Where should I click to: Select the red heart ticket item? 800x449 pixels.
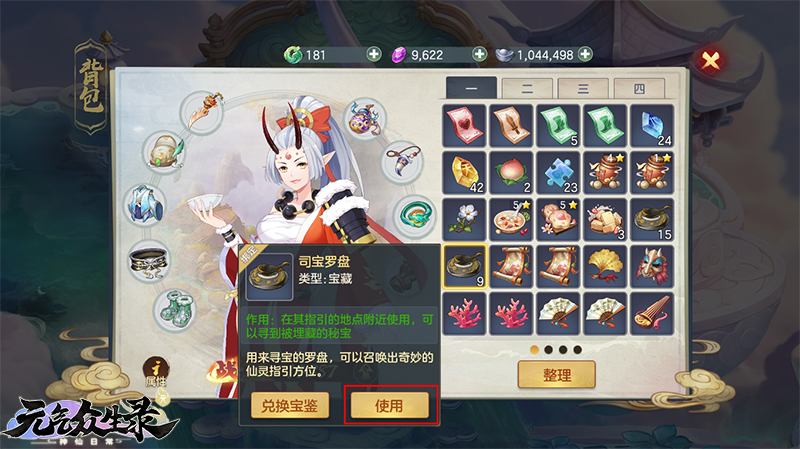464,124
